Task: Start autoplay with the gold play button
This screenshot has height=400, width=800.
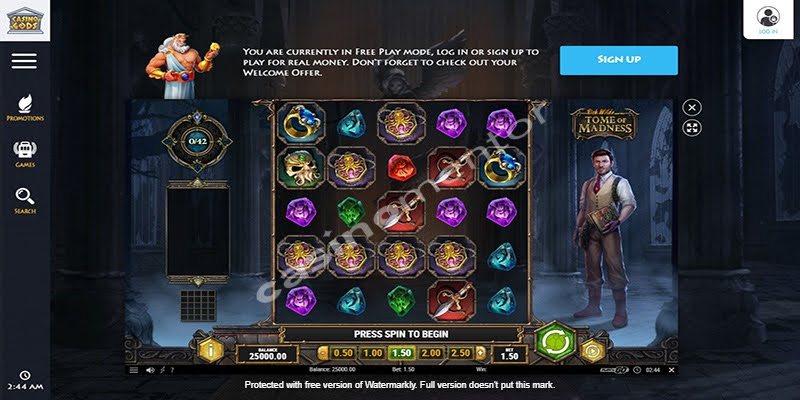Action: (591, 350)
